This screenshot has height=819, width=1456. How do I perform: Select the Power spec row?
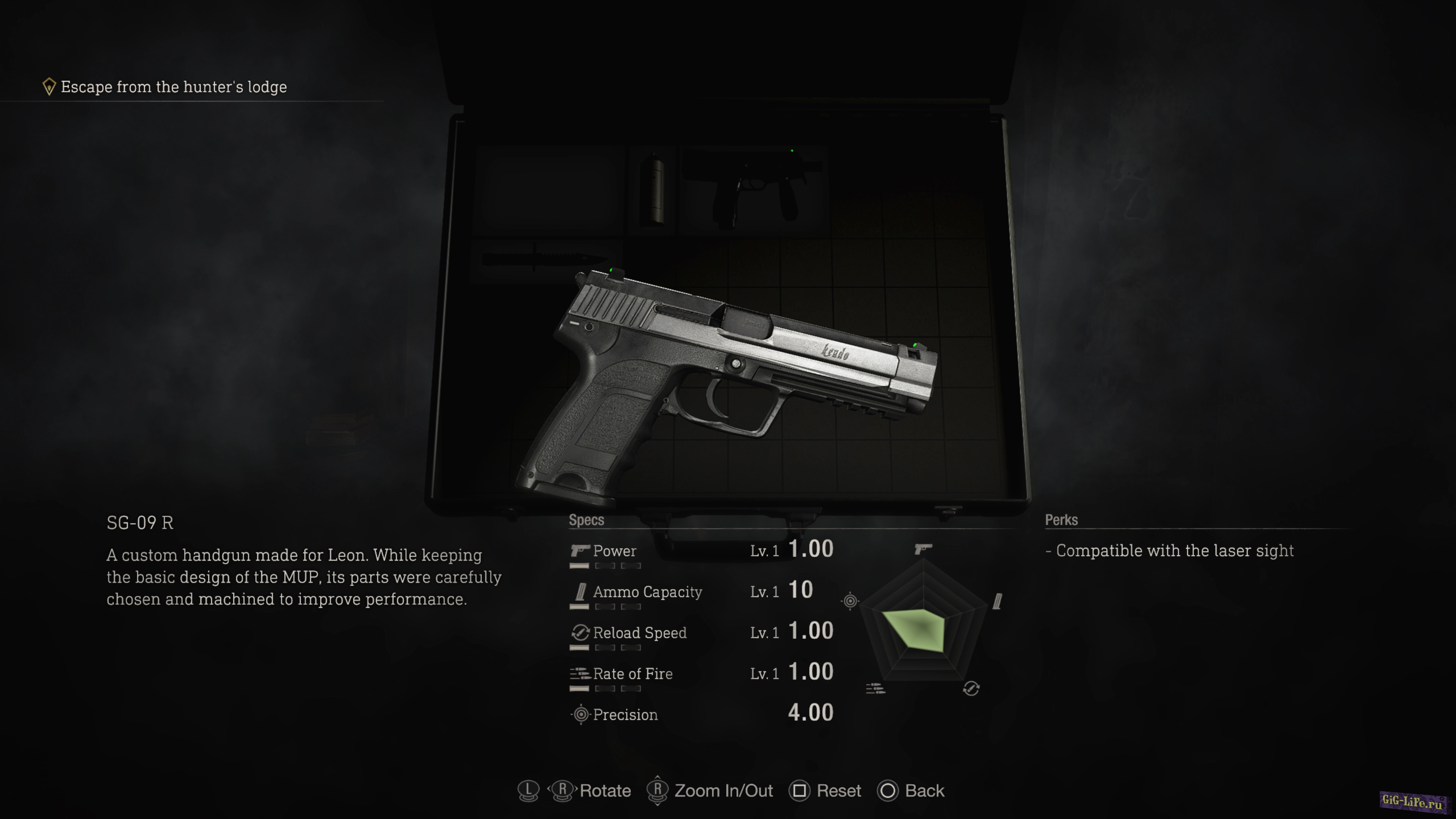click(x=701, y=551)
